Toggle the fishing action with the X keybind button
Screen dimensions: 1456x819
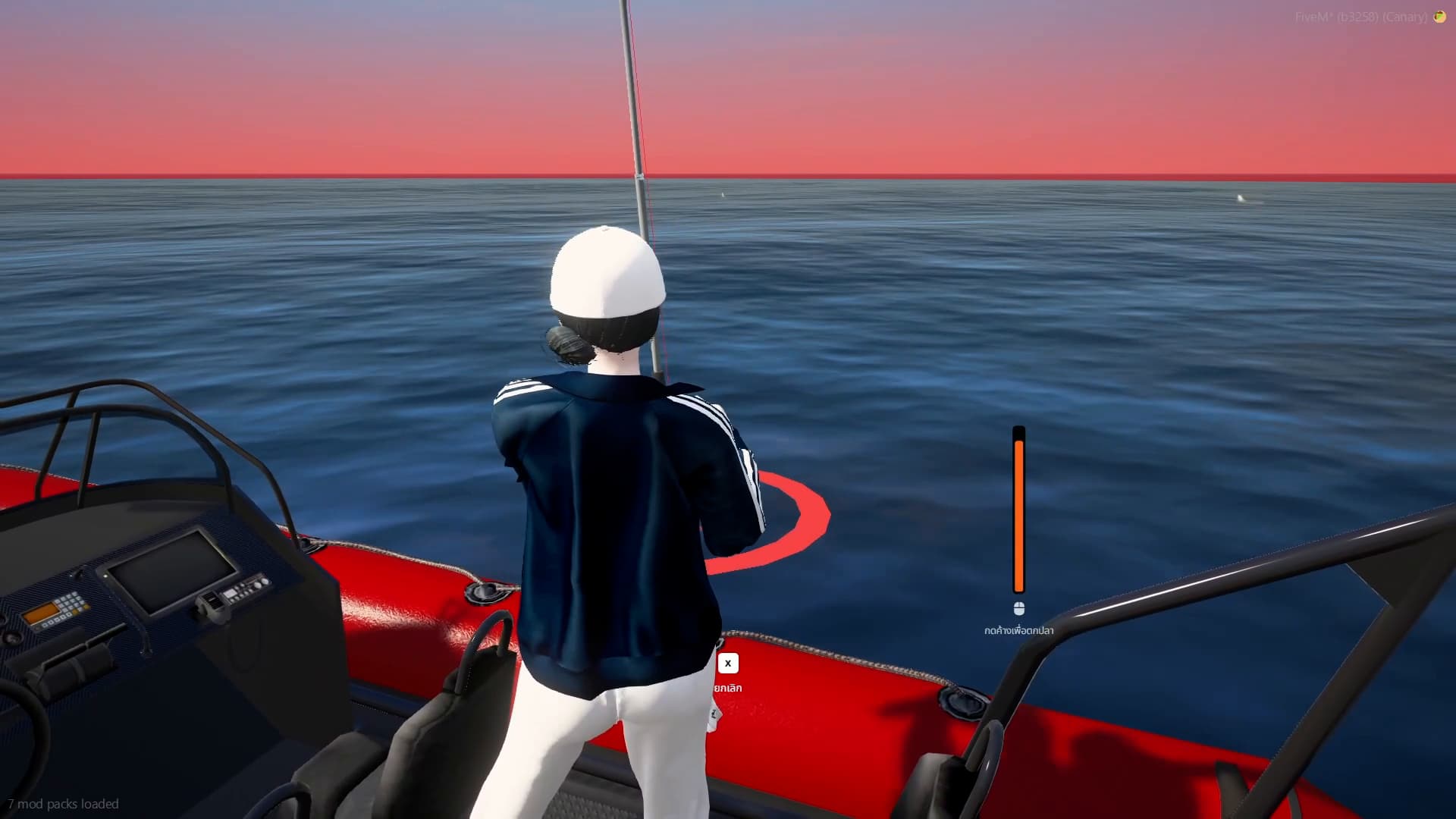[727, 663]
